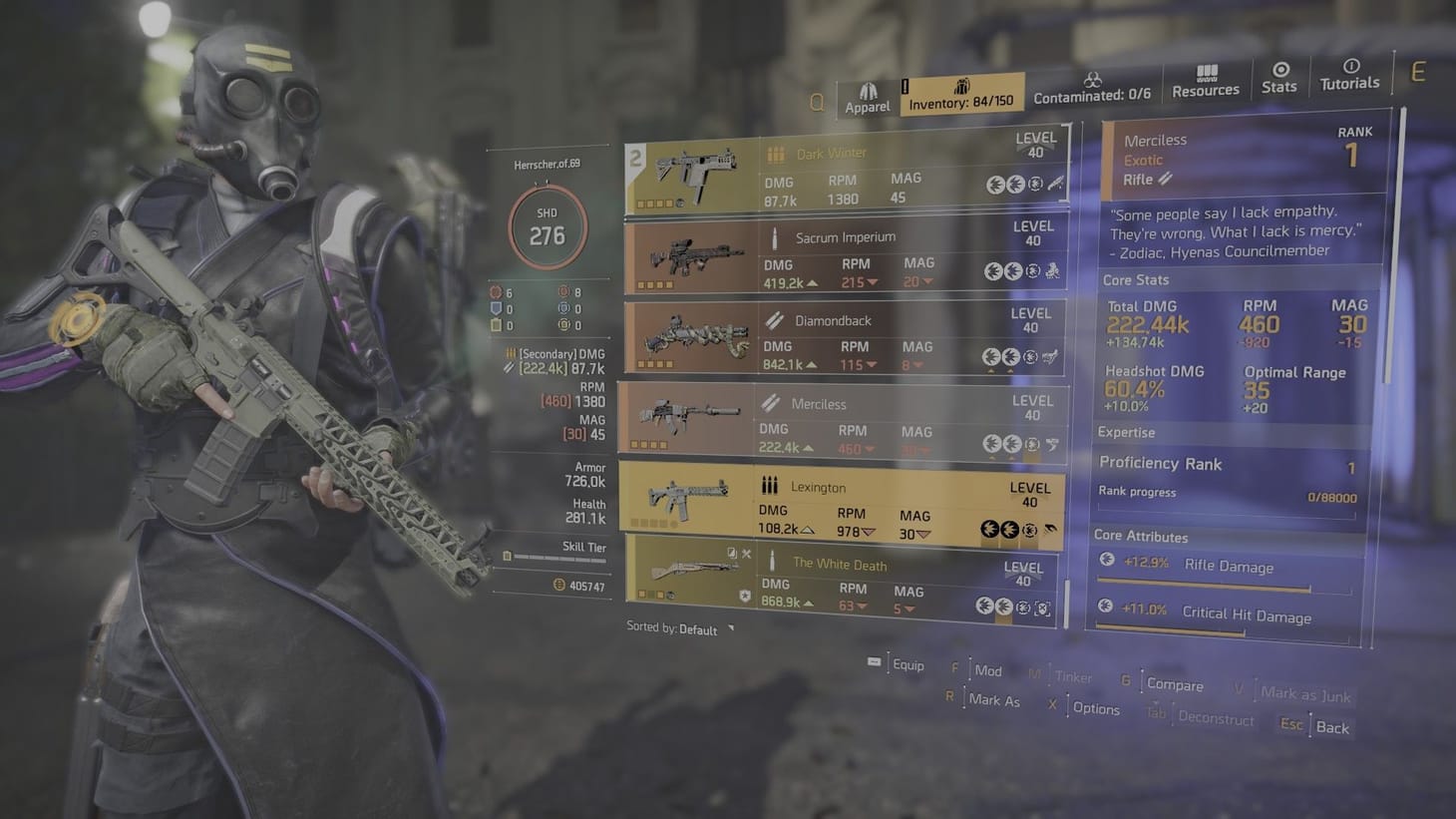The image size is (1456, 819).
Task: Click the first talent icon on the Merciless row
Action: coord(989,443)
